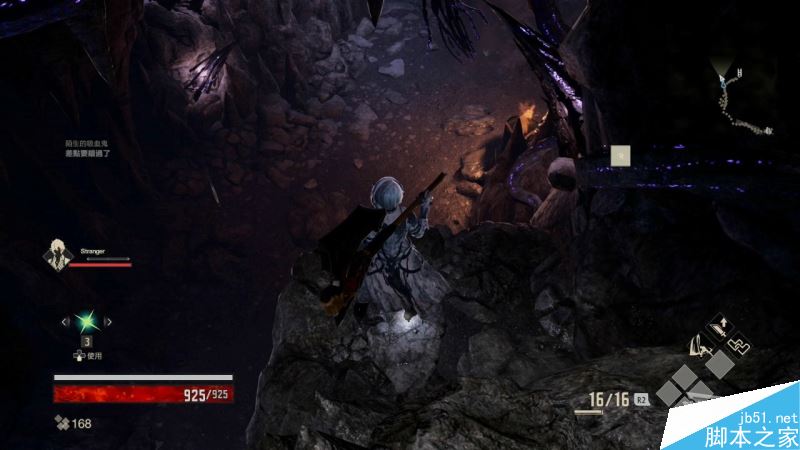Click the pale square marker icon
Screen dimensions: 800x450
coord(620,154)
